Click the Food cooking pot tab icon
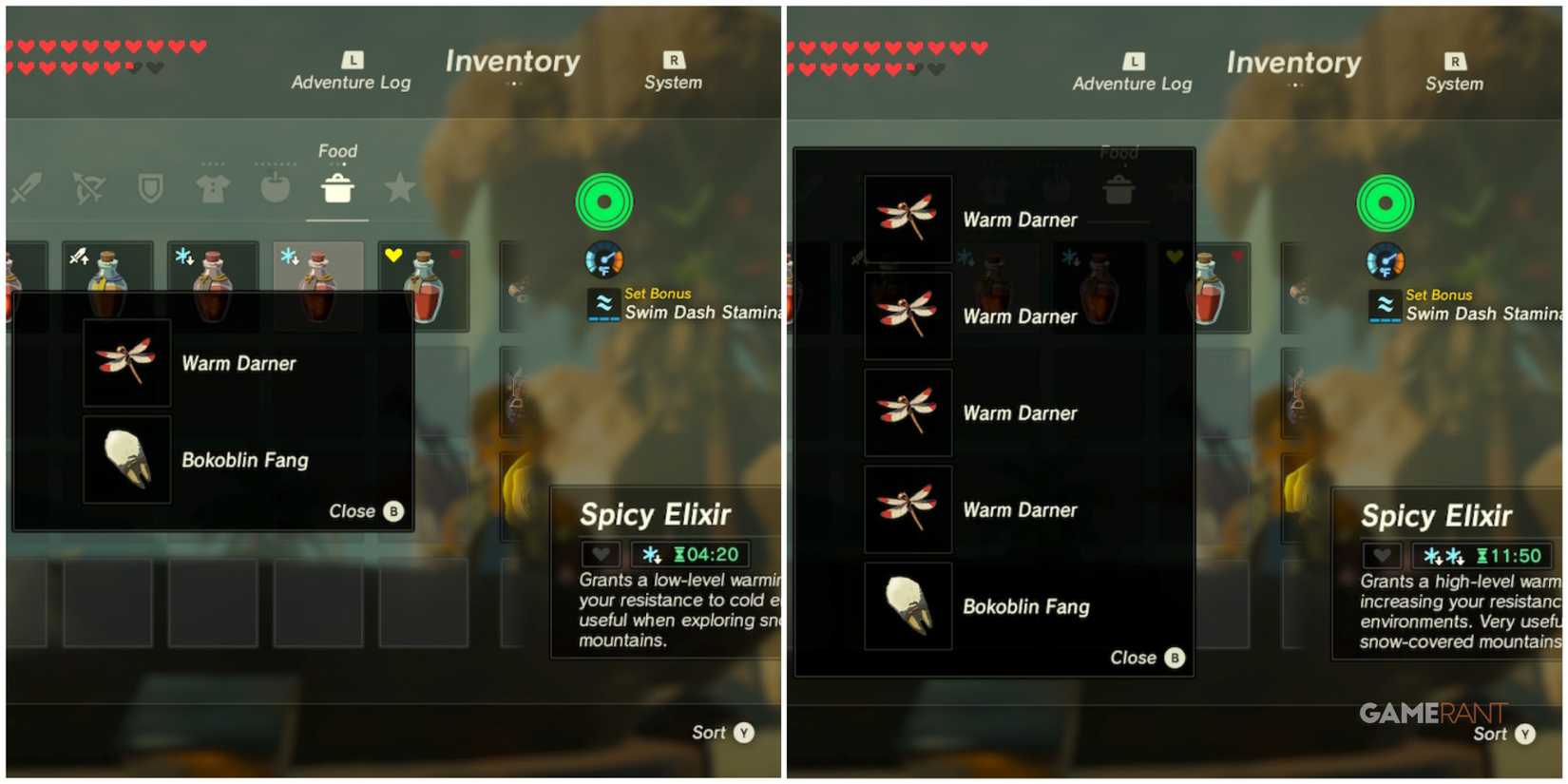The height and width of the screenshot is (784, 1568). [x=337, y=188]
